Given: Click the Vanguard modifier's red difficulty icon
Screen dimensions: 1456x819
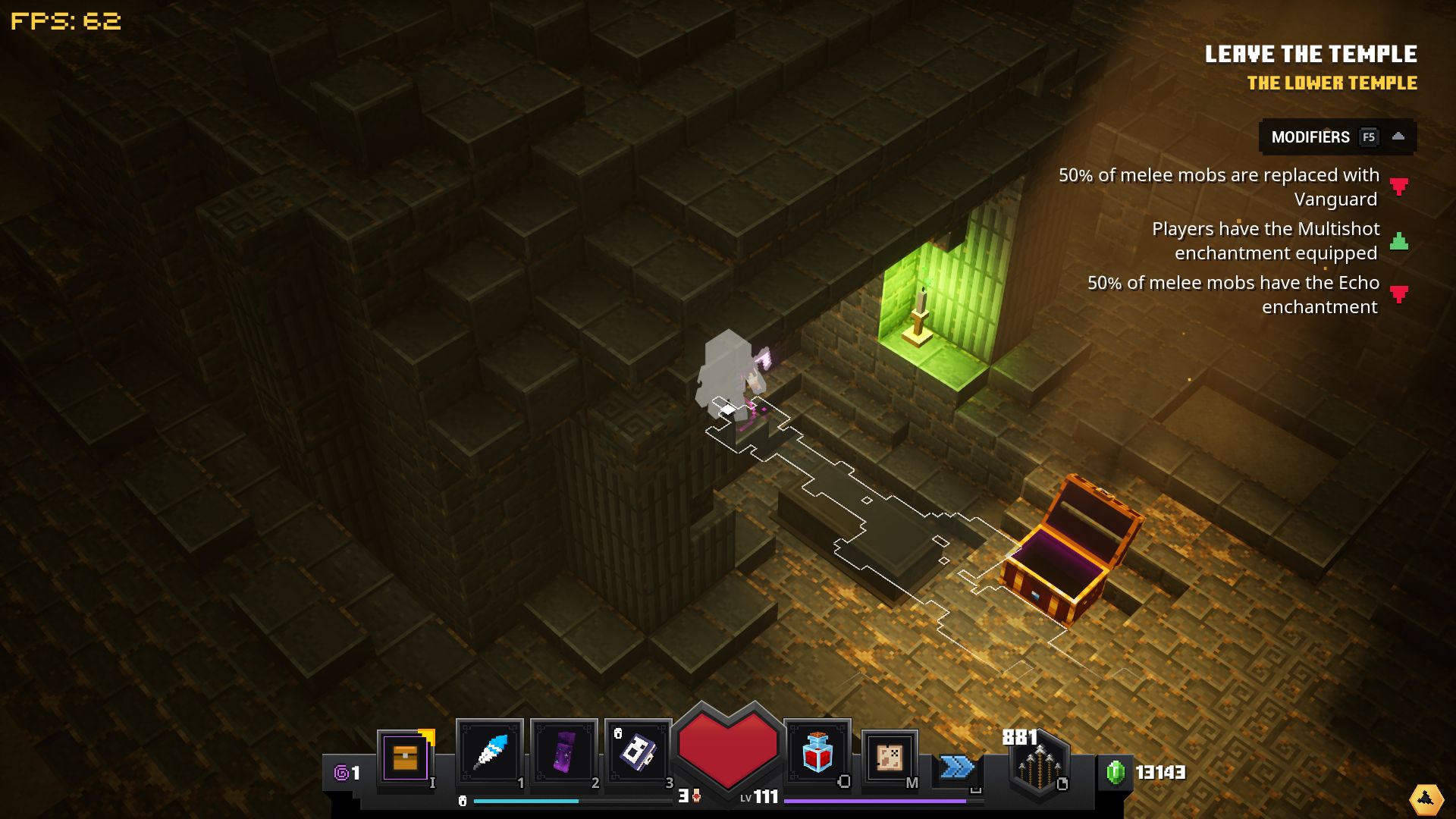Looking at the screenshot, I should point(1398,187).
